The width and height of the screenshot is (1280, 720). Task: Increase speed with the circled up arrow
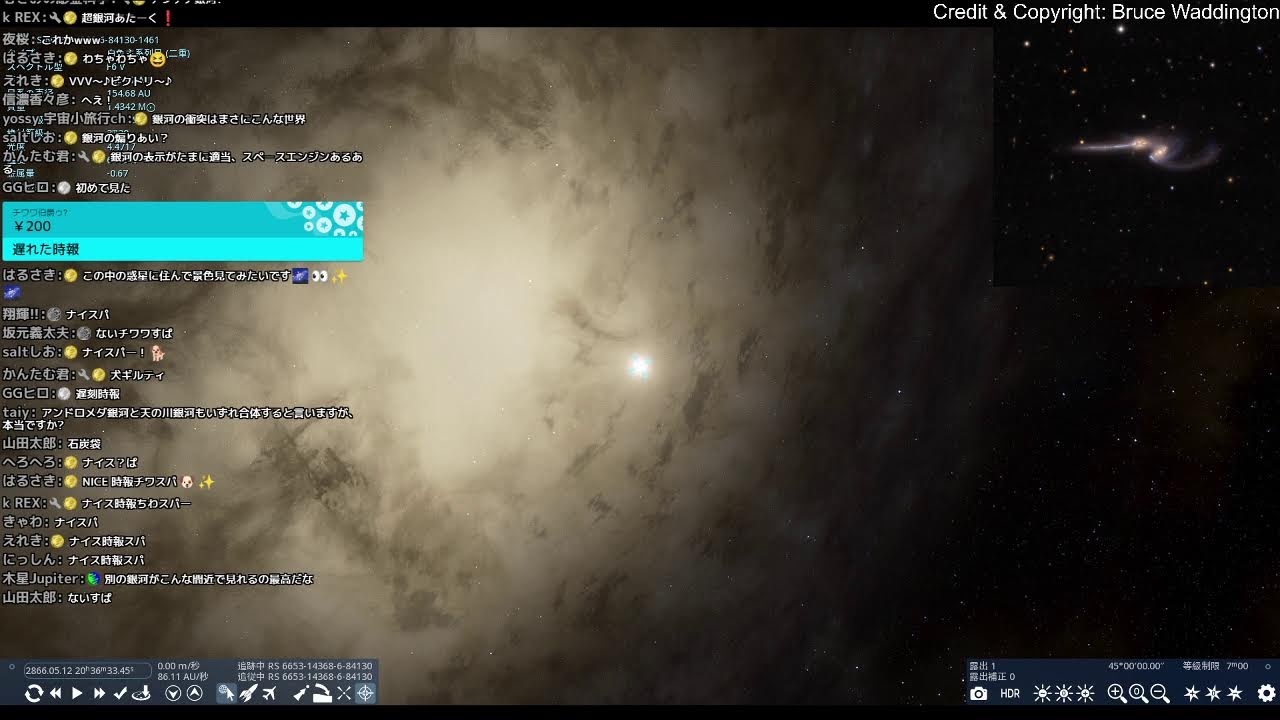[195, 693]
